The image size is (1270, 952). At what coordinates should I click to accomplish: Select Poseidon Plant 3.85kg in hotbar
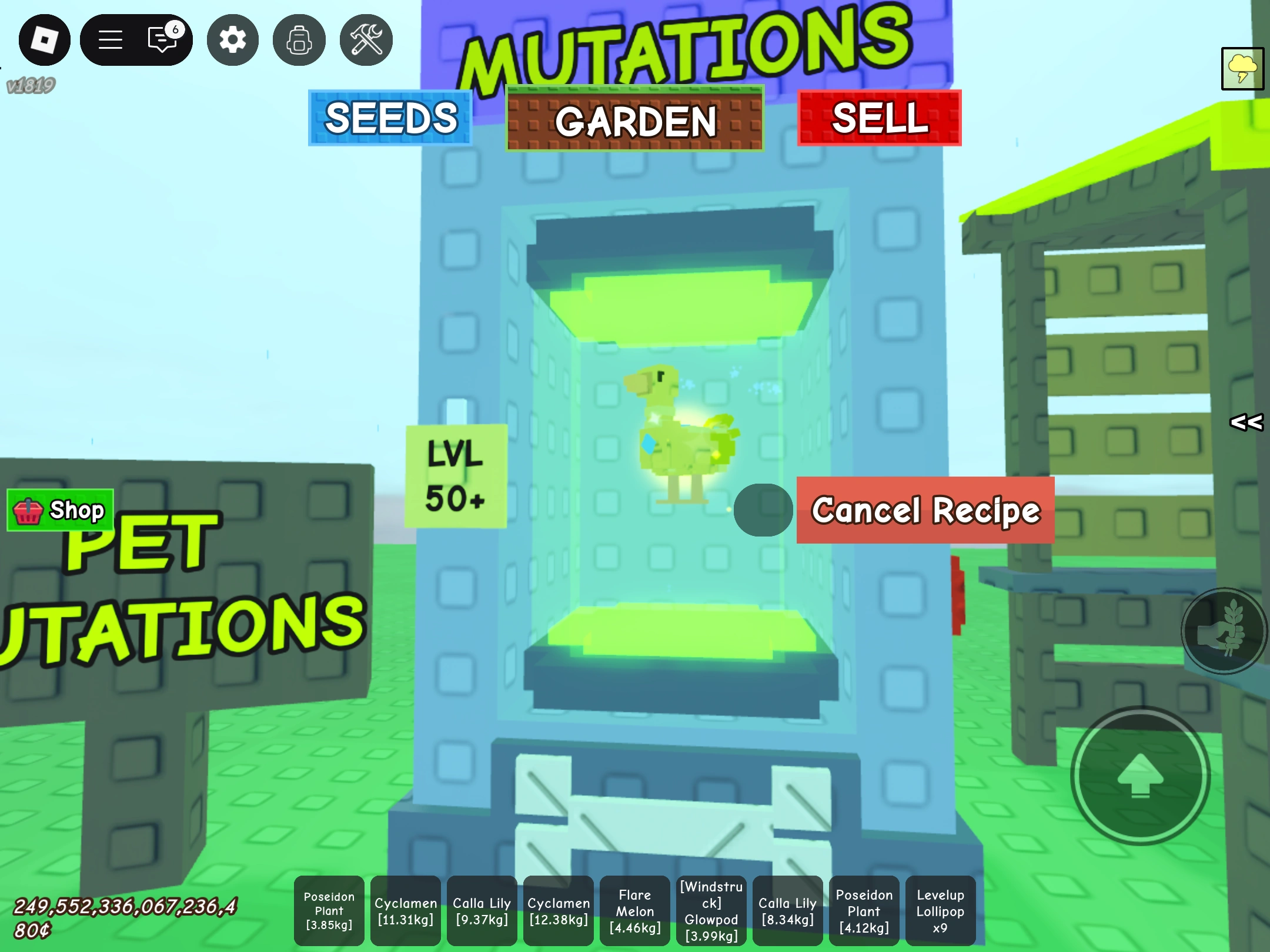329,910
